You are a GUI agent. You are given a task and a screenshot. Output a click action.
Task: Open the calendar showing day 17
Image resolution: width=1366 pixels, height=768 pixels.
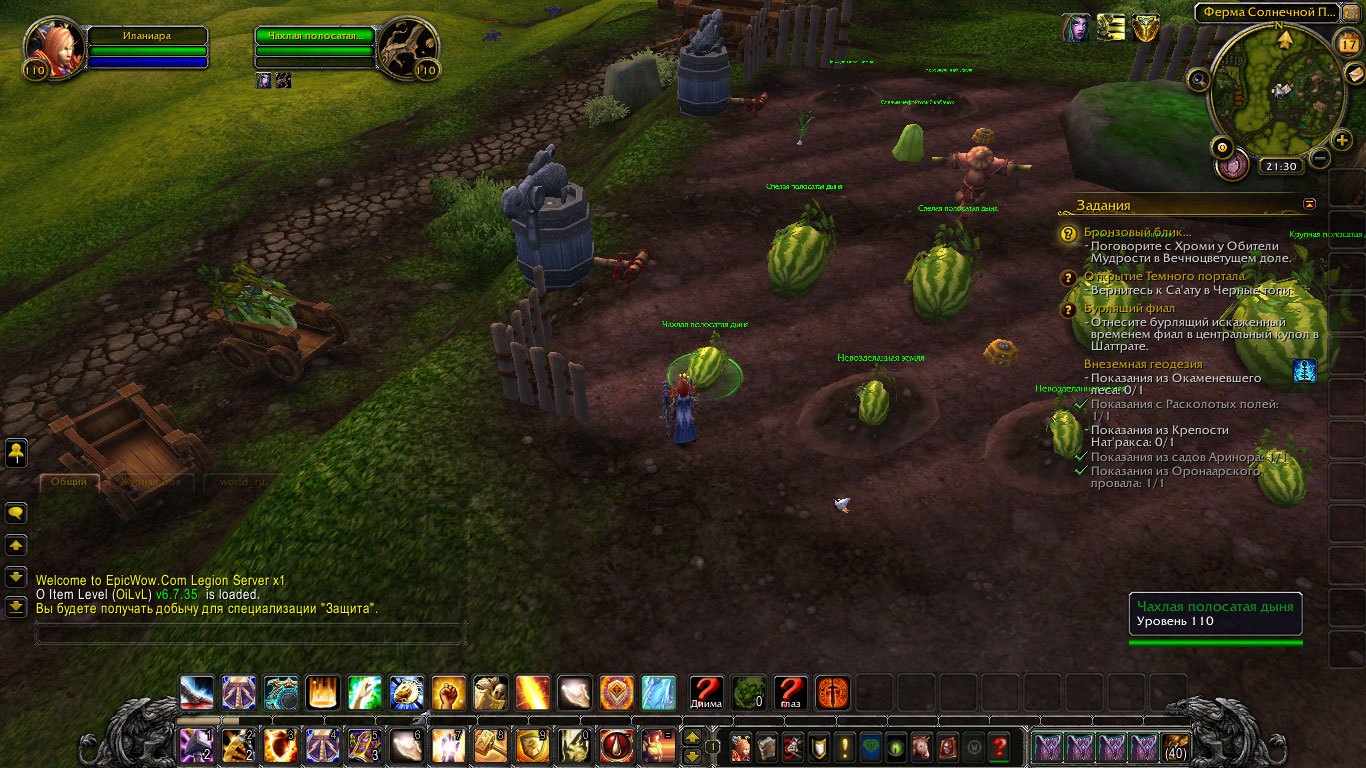[1348, 44]
